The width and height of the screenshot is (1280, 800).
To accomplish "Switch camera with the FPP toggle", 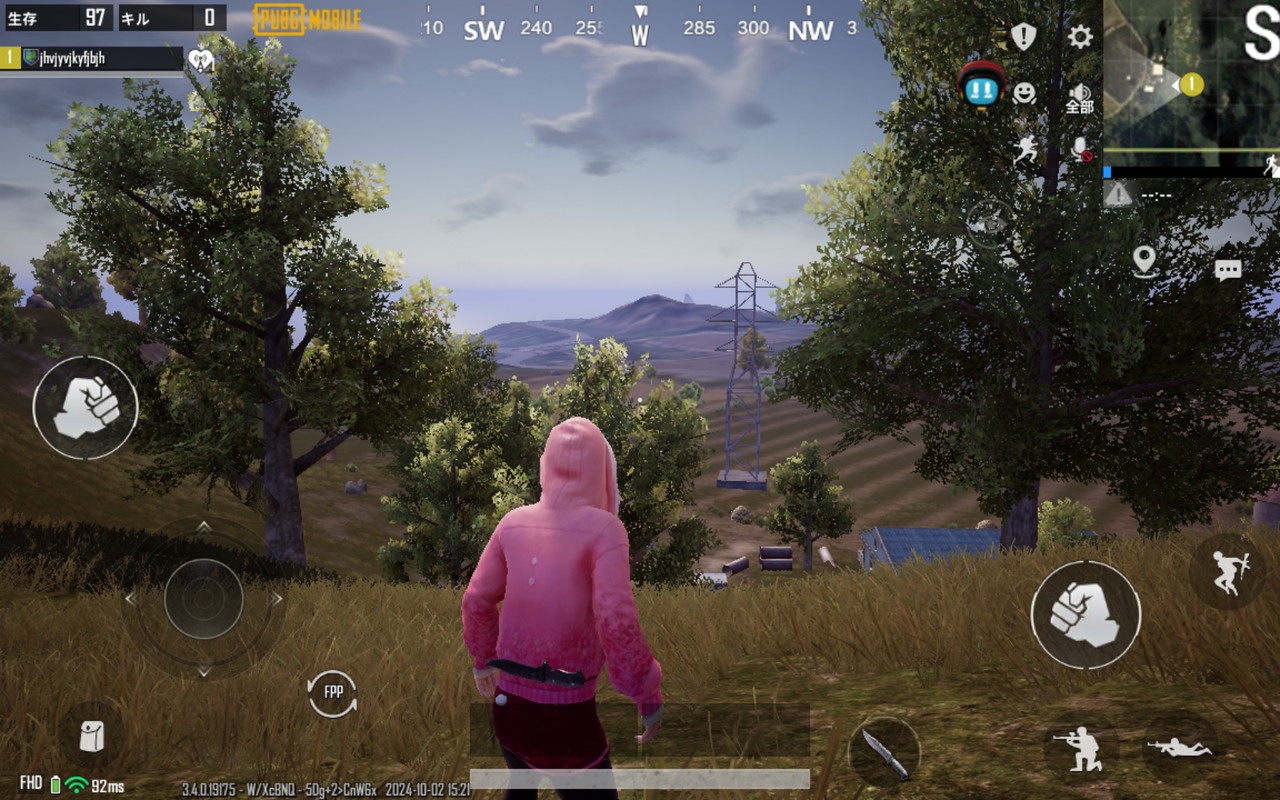I will [333, 693].
